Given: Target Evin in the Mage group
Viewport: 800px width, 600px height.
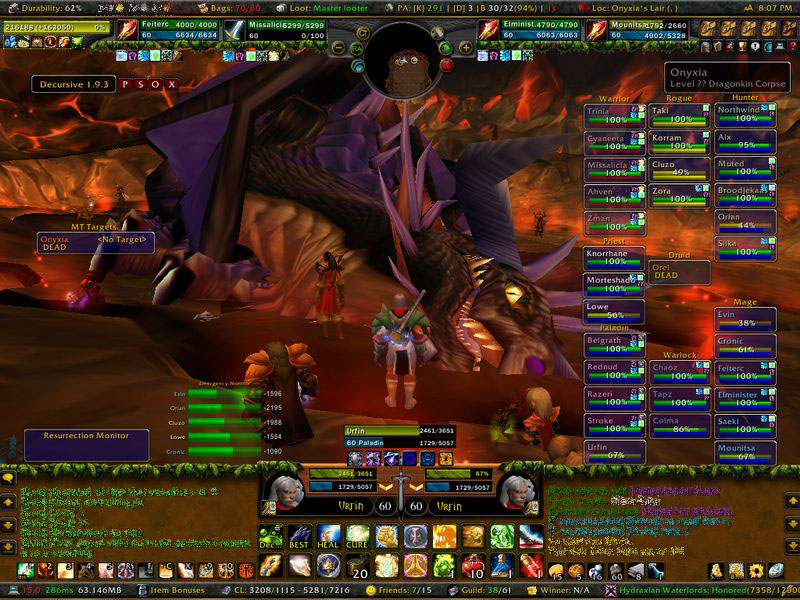Looking at the screenshot, I should [745, 318].
